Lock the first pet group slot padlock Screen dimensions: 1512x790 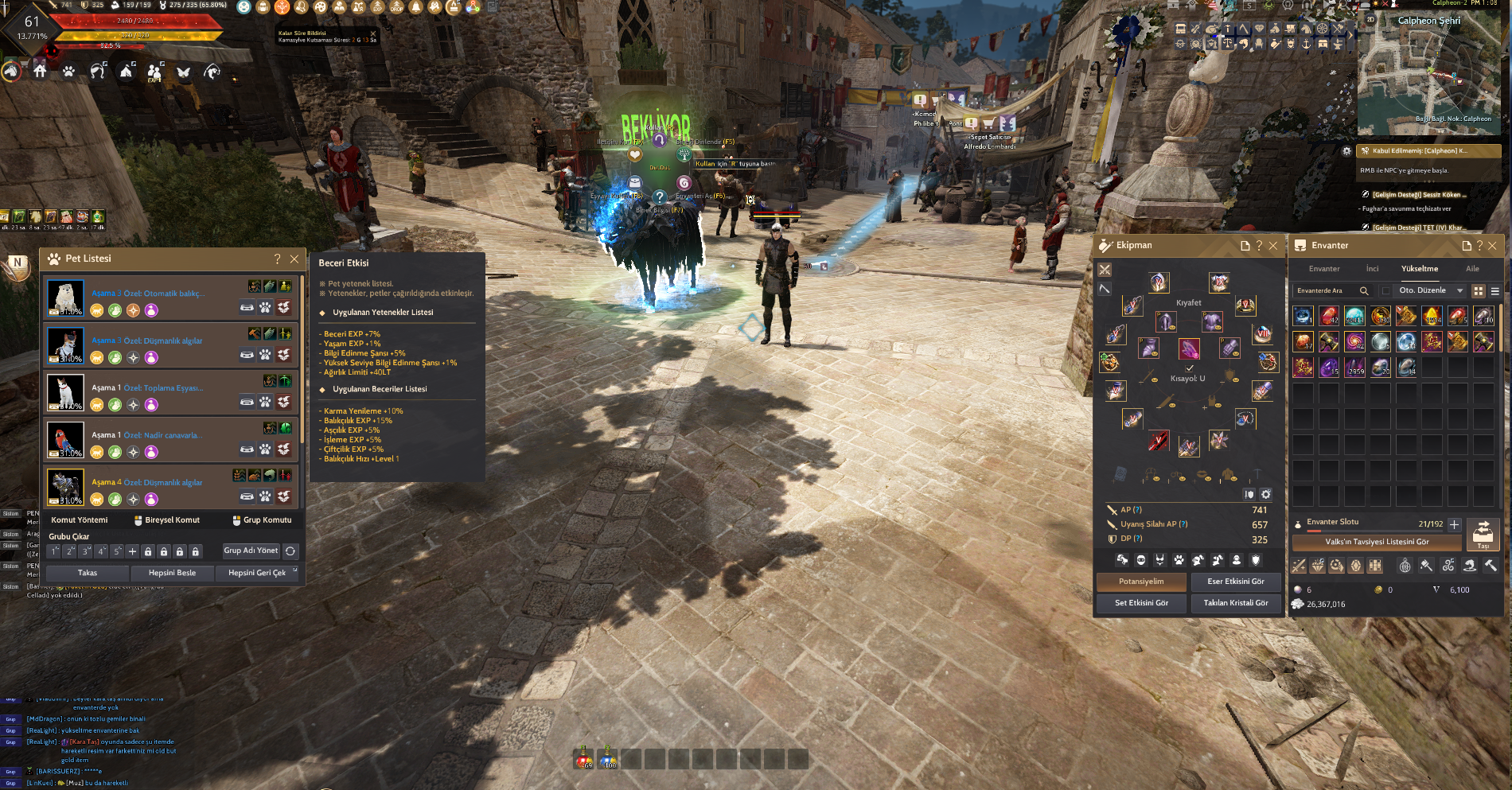tap(148, 551)
